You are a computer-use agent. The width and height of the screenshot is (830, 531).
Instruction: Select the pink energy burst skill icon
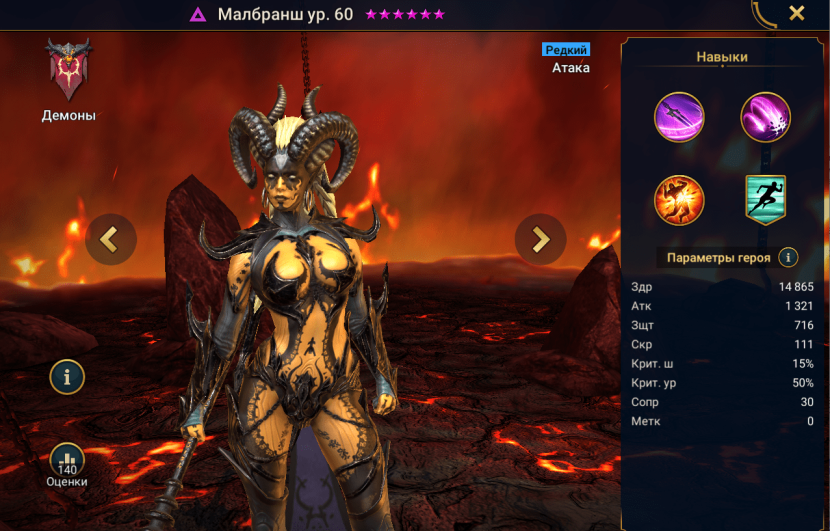pyautogui.click(x=765, y=118)
